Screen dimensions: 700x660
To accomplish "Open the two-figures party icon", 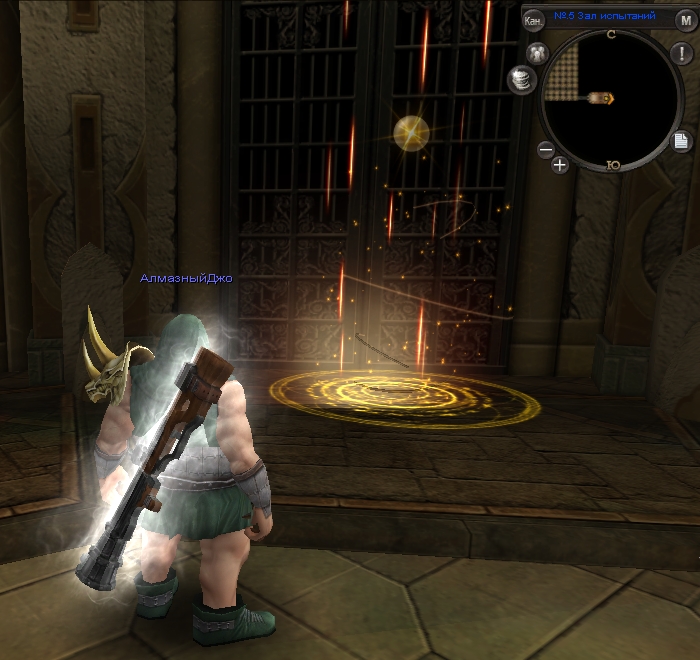I will 537,53.
